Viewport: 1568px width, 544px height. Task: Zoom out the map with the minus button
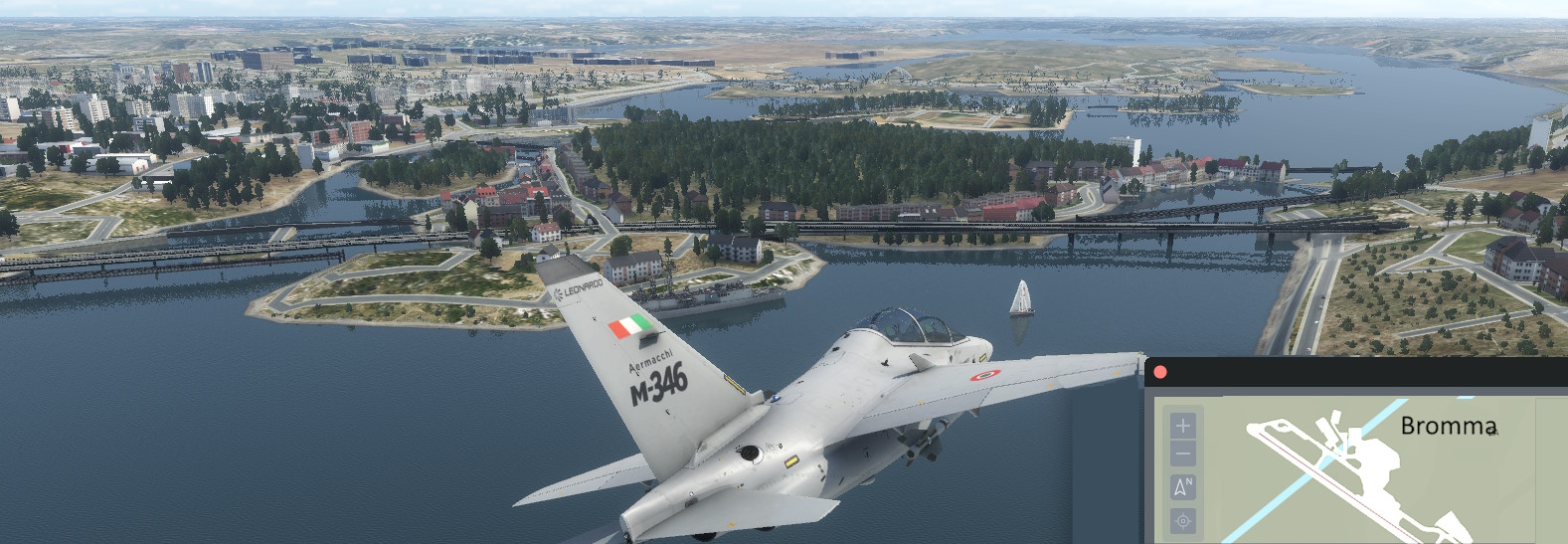tap(1183, 455)
